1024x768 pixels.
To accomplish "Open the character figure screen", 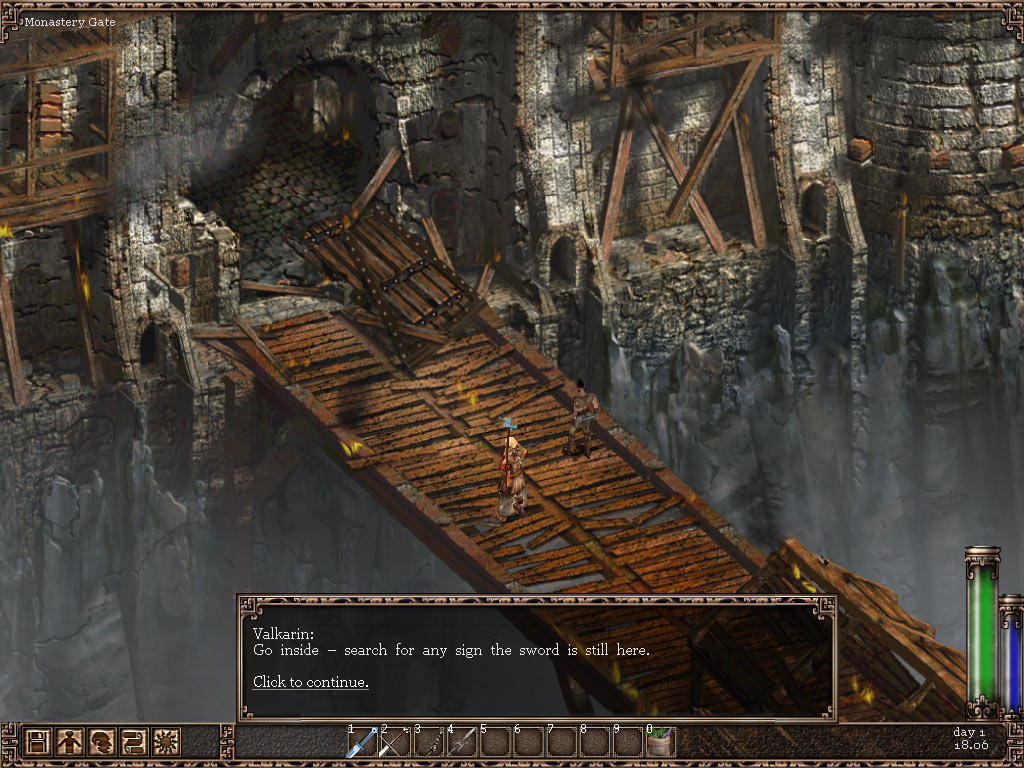I will [x=69, y=742].
